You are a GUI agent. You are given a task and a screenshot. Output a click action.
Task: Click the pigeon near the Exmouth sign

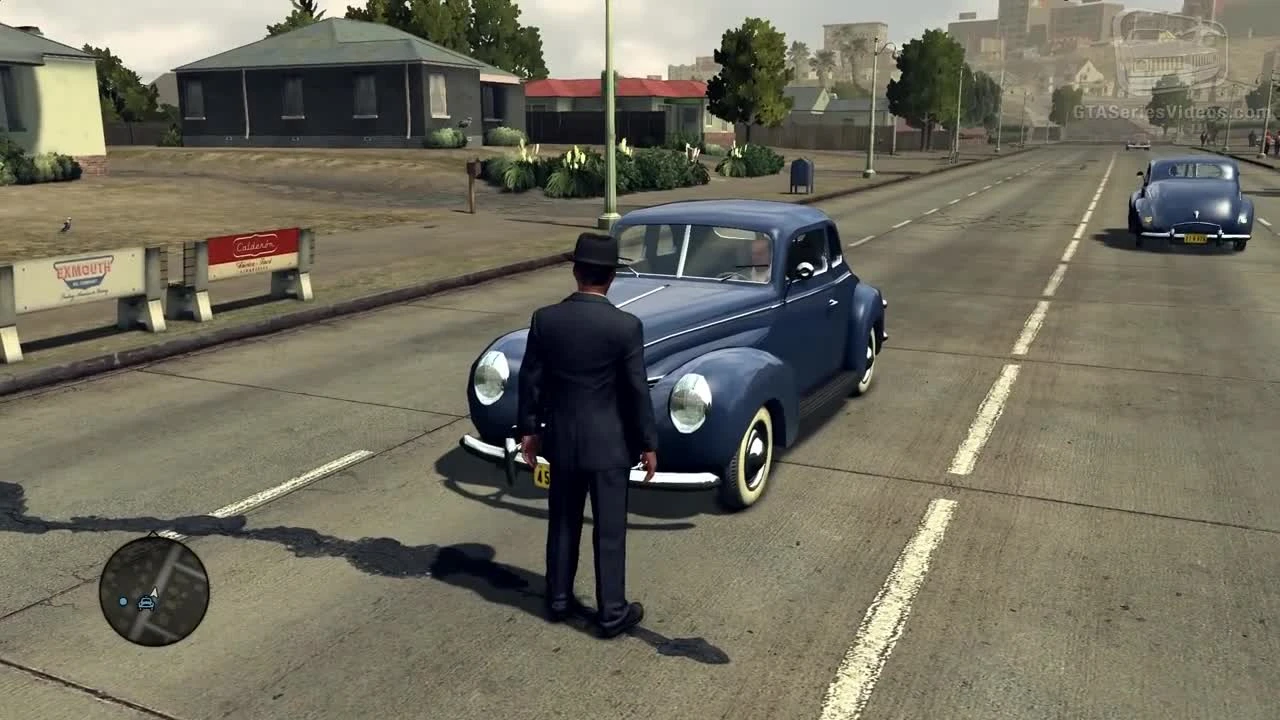point(65,225)
